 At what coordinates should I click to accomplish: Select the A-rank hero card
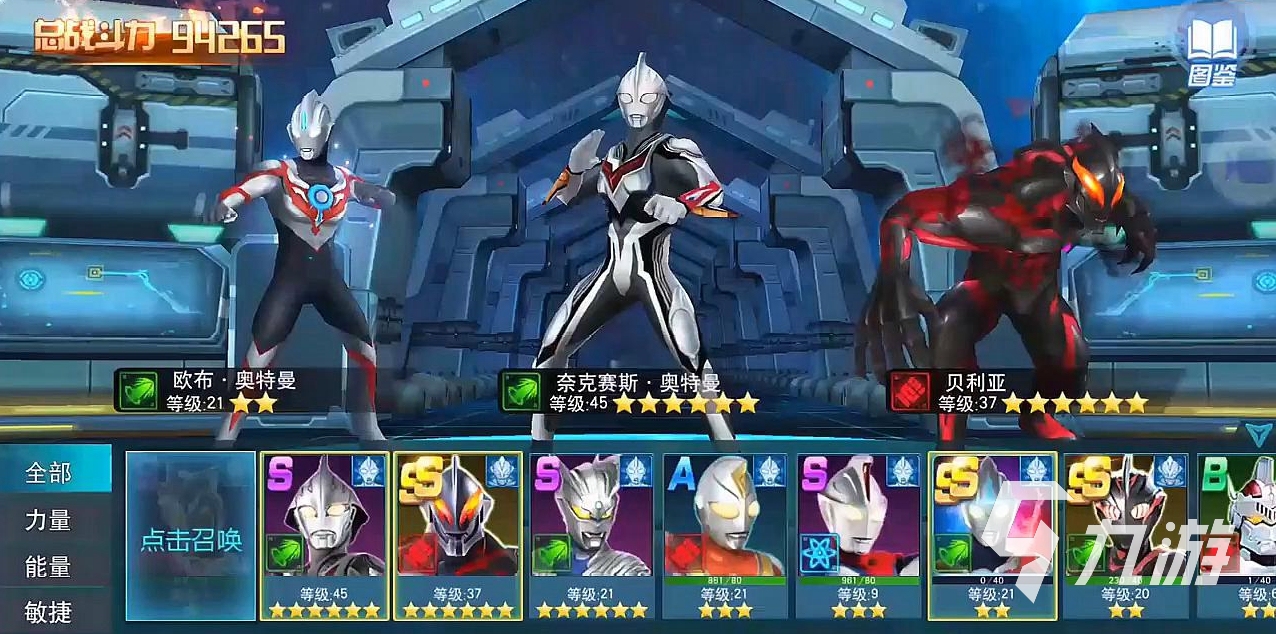(725, 534)
